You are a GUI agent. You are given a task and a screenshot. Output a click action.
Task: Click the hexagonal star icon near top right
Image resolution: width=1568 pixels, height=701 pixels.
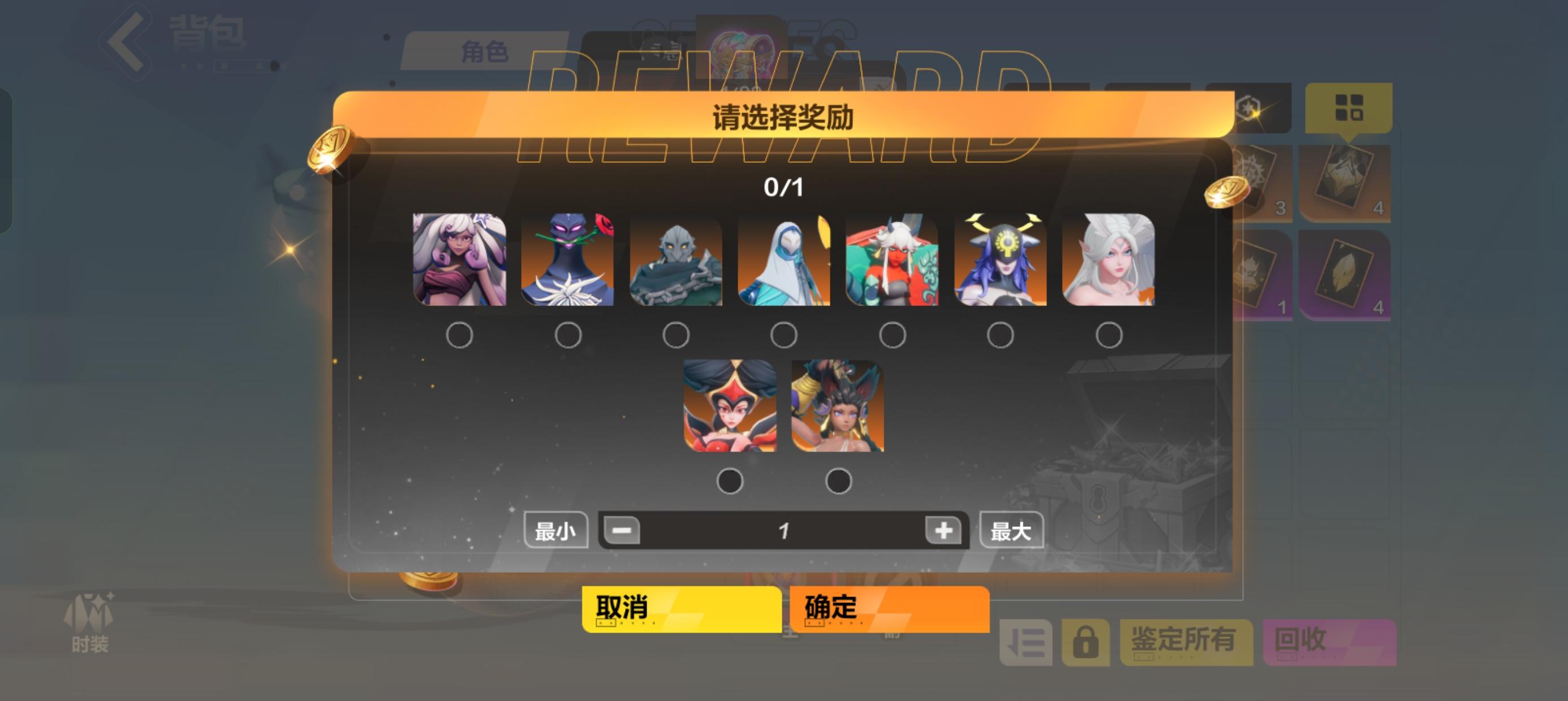1248,107
